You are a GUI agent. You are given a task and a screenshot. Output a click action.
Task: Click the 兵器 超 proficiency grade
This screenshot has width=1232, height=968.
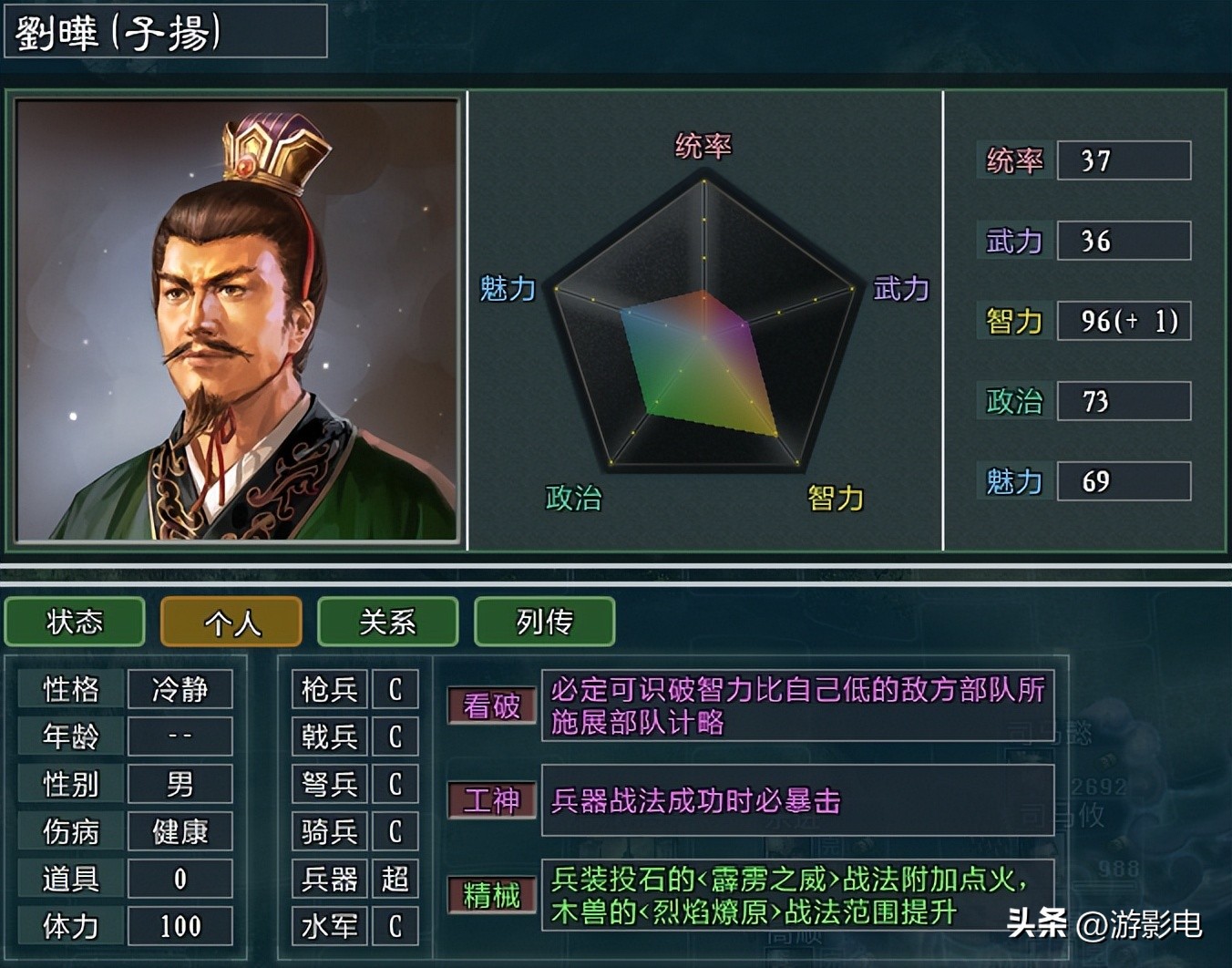(x=395, y=879)
